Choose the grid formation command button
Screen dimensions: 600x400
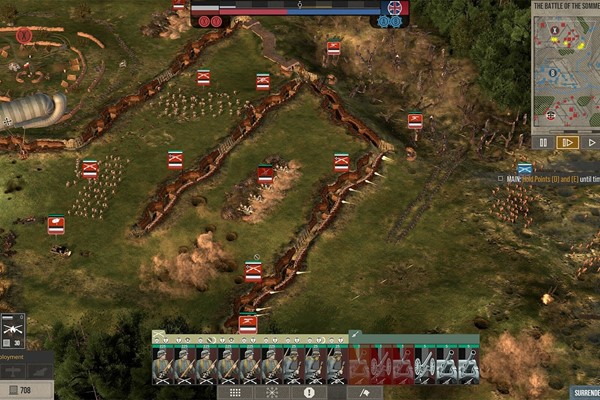(x=236, y=393)
